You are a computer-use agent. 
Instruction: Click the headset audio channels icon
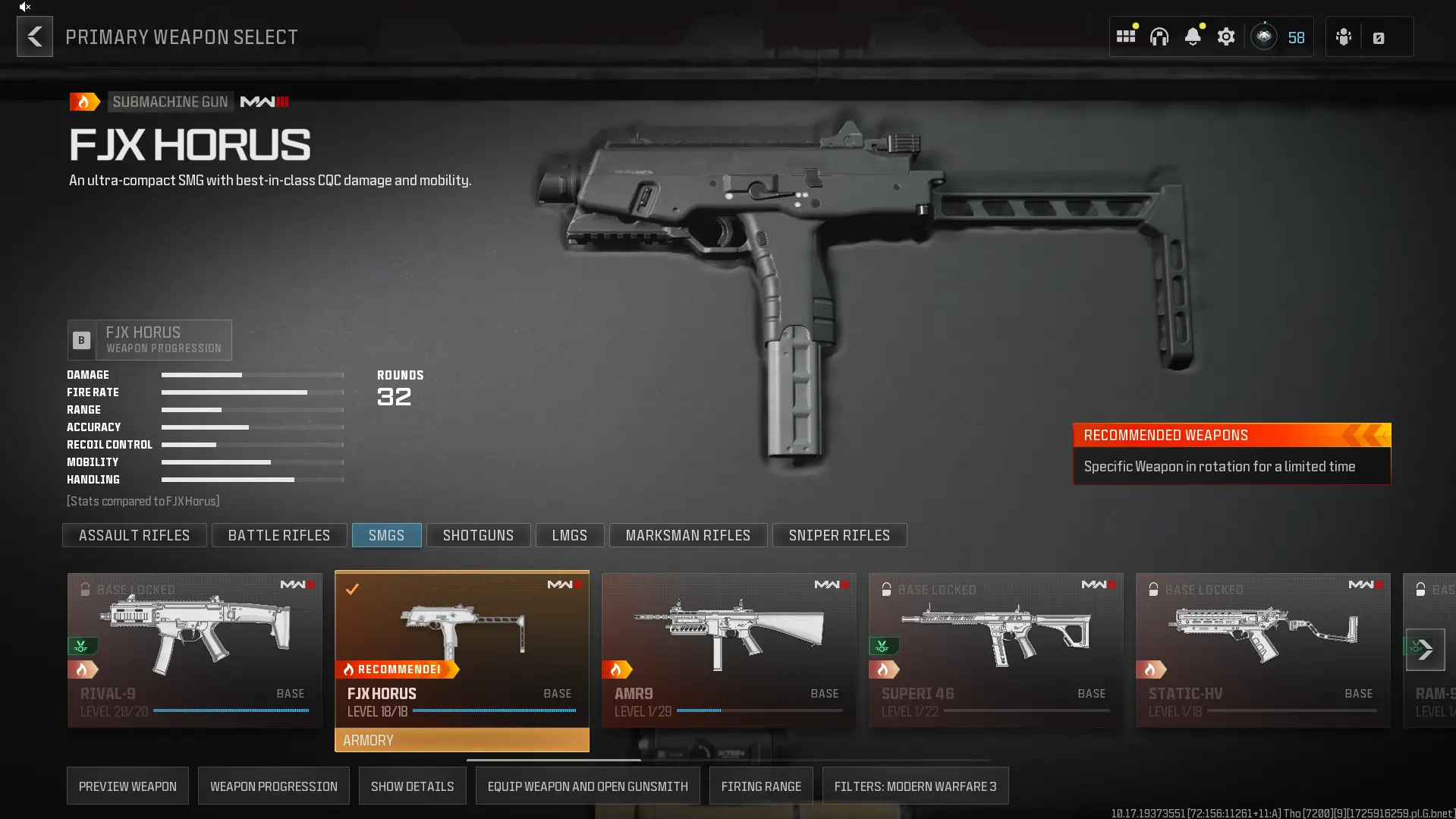[x=1159, y=36]
